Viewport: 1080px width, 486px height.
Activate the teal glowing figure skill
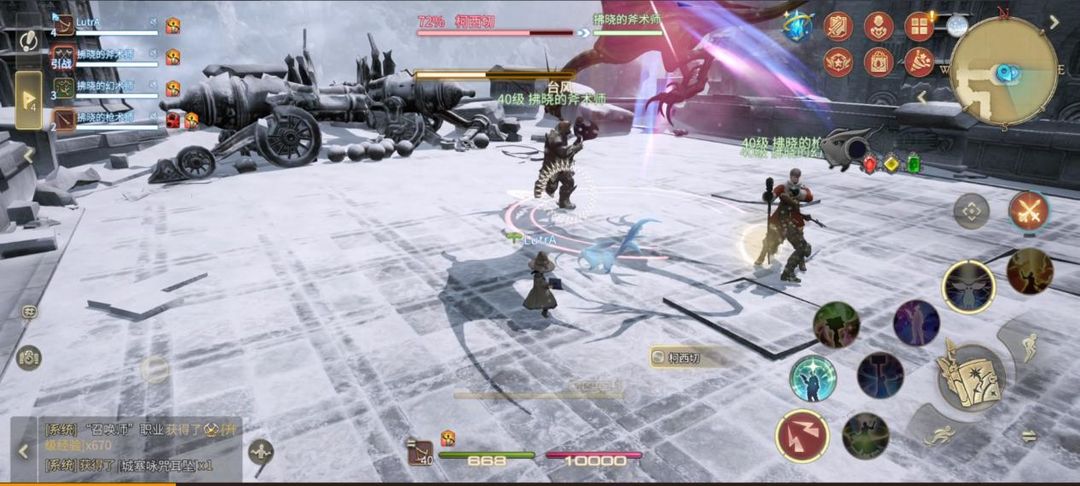coord(813,378)
